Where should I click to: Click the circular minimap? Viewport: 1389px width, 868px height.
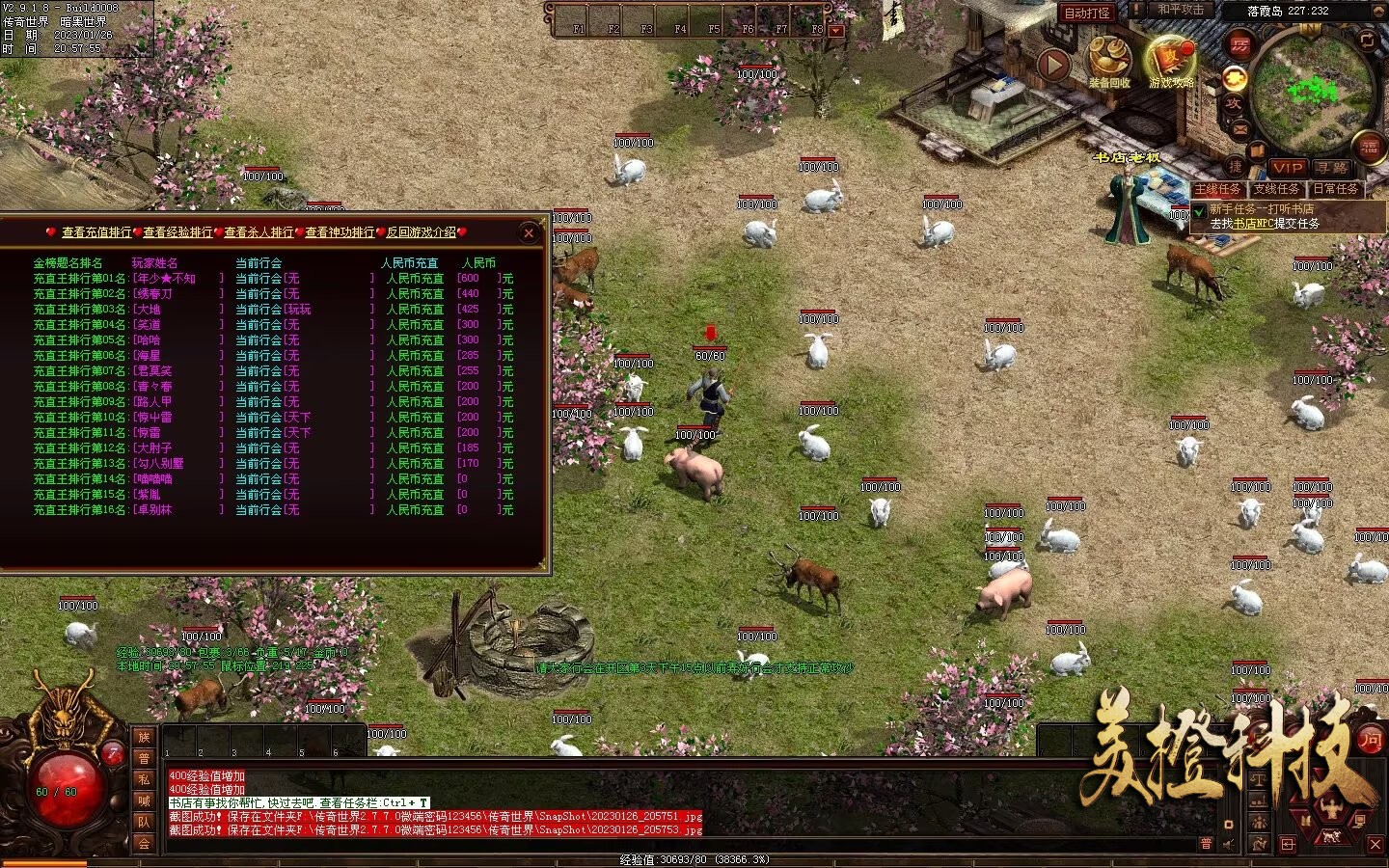[x=1312, y=90]
